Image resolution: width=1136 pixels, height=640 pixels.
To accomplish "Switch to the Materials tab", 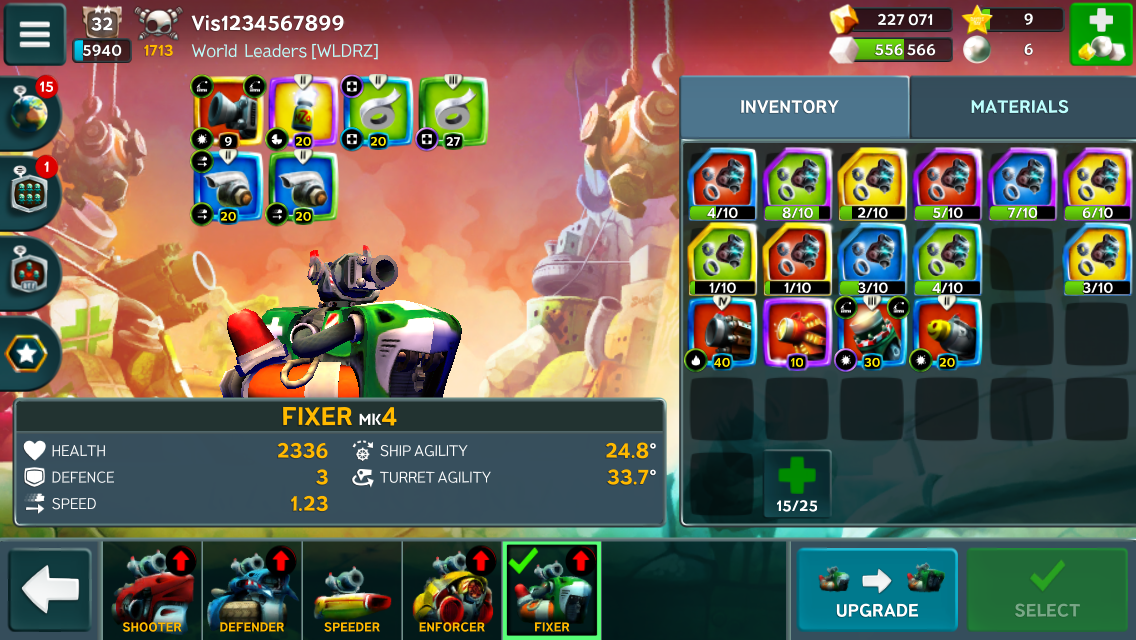I will click(1019, 107).
